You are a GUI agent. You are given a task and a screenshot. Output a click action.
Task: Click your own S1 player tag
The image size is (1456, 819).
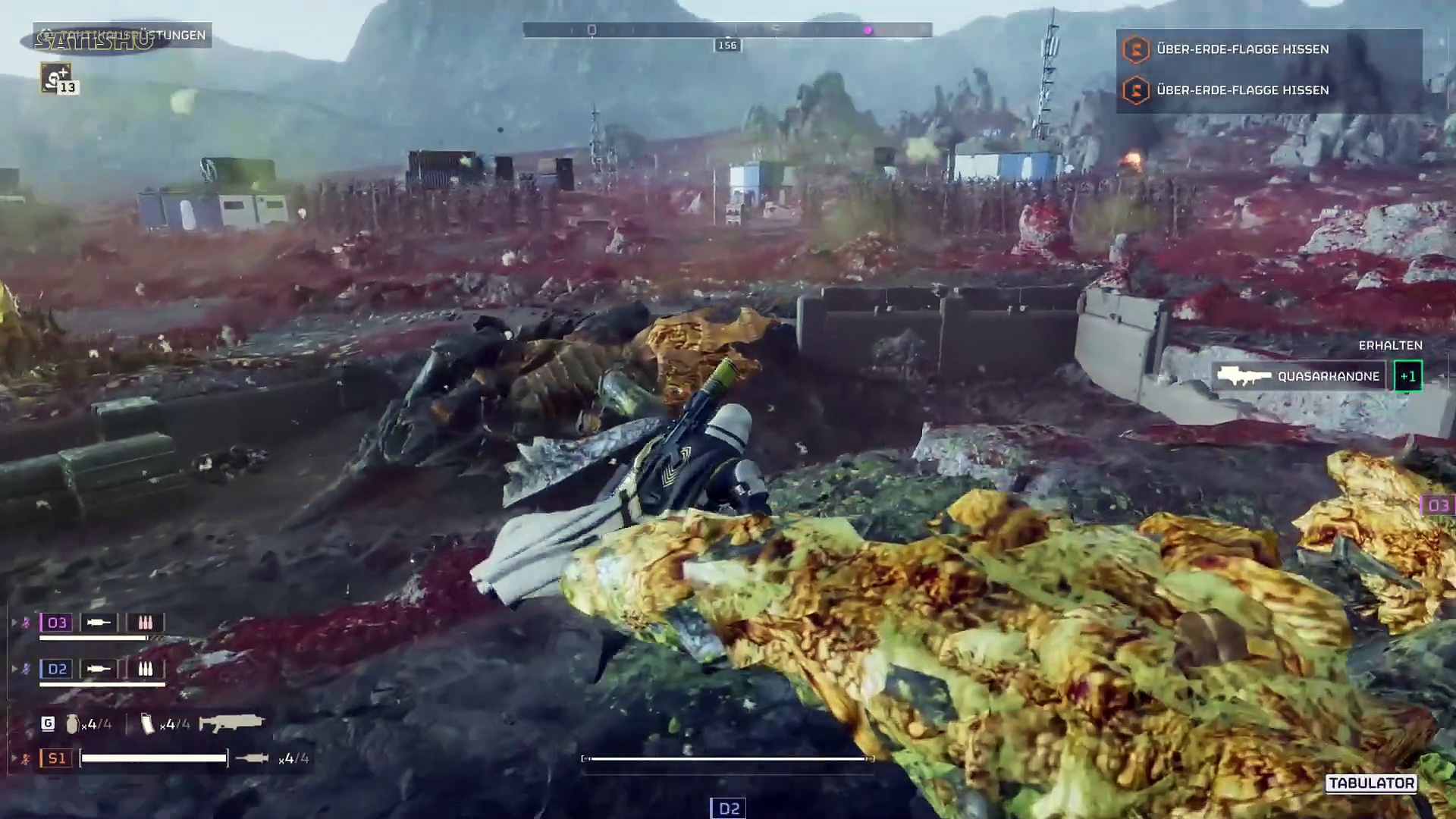click(57, 758)
